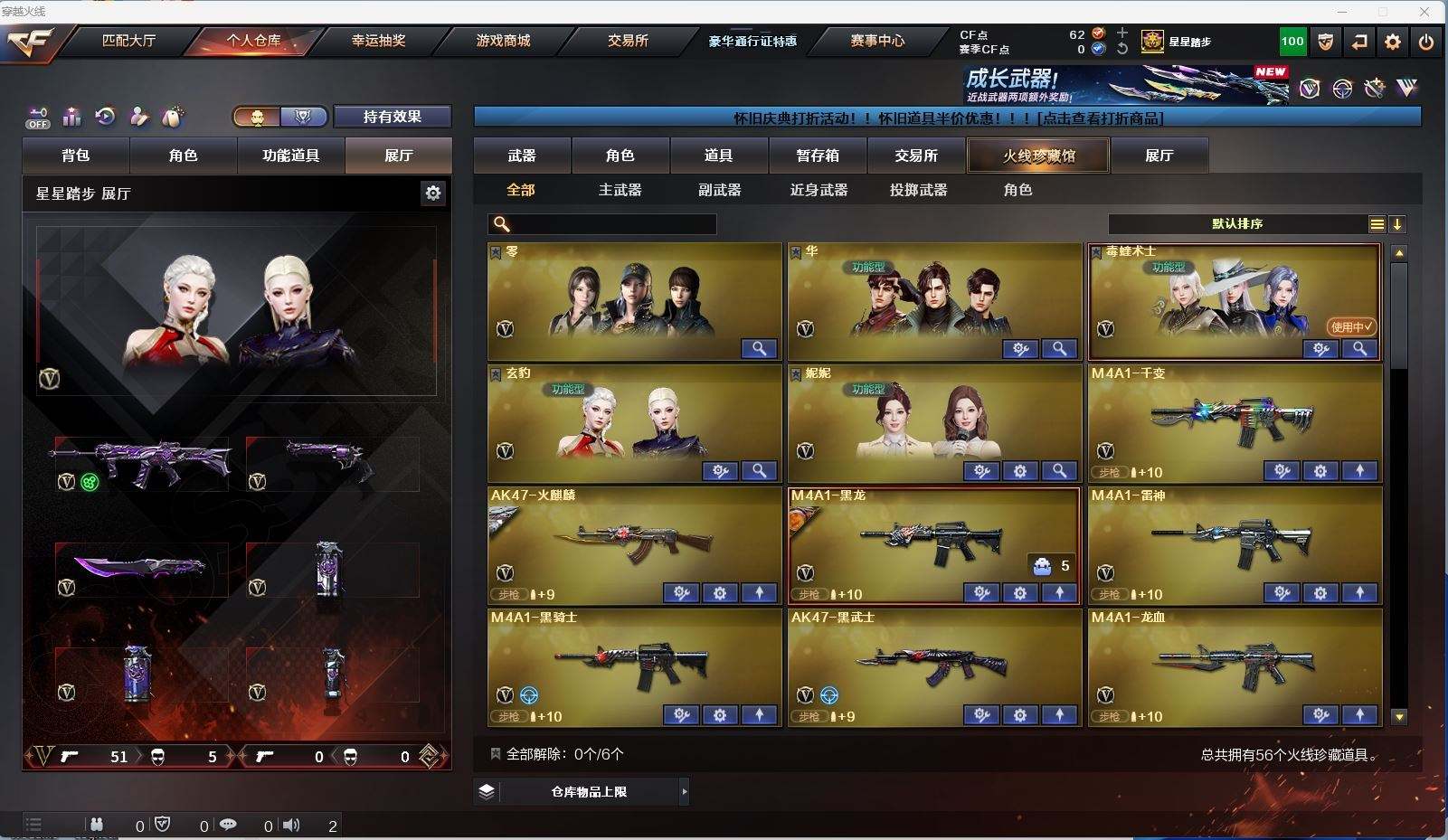
Task: Open the 暂存箱 temporary storage tab
Action: [818, 156]
